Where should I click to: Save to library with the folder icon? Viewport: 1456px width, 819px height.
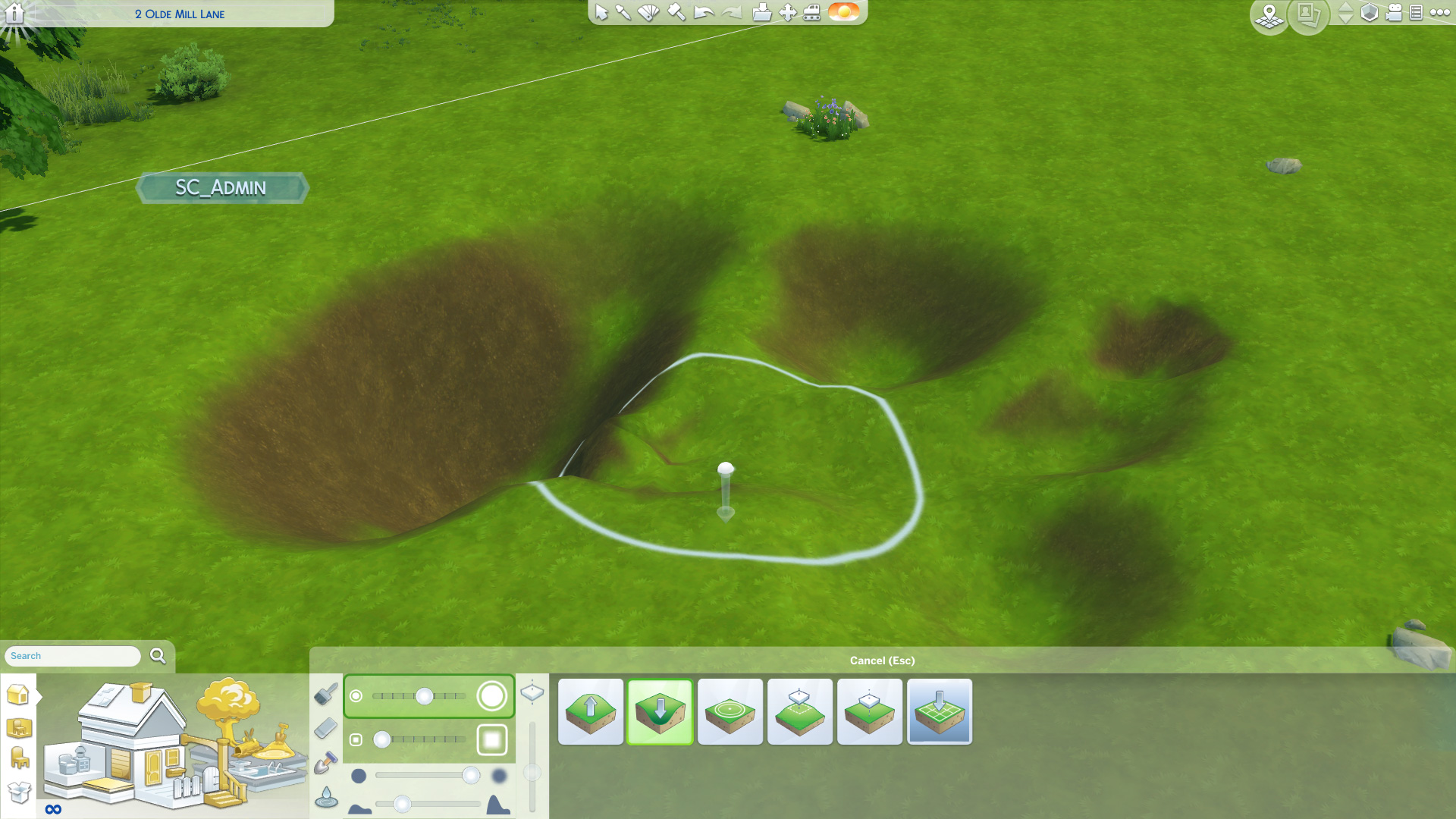[x=761, y=12]
